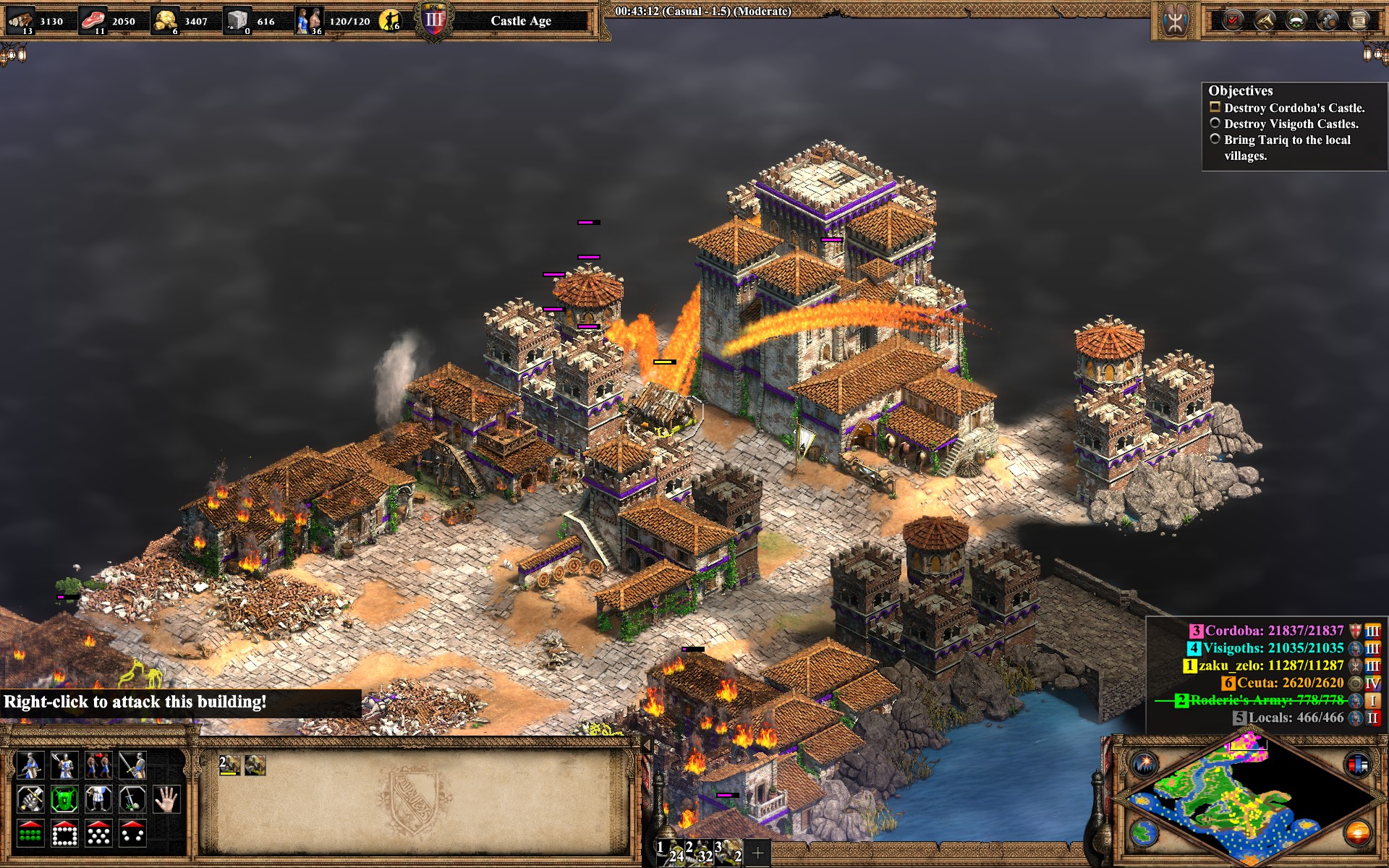The width and height of the screenshot is (1389, 868).
Task: Add a new control group with plus
Action: pyautogui.click(x=757, y=853)
